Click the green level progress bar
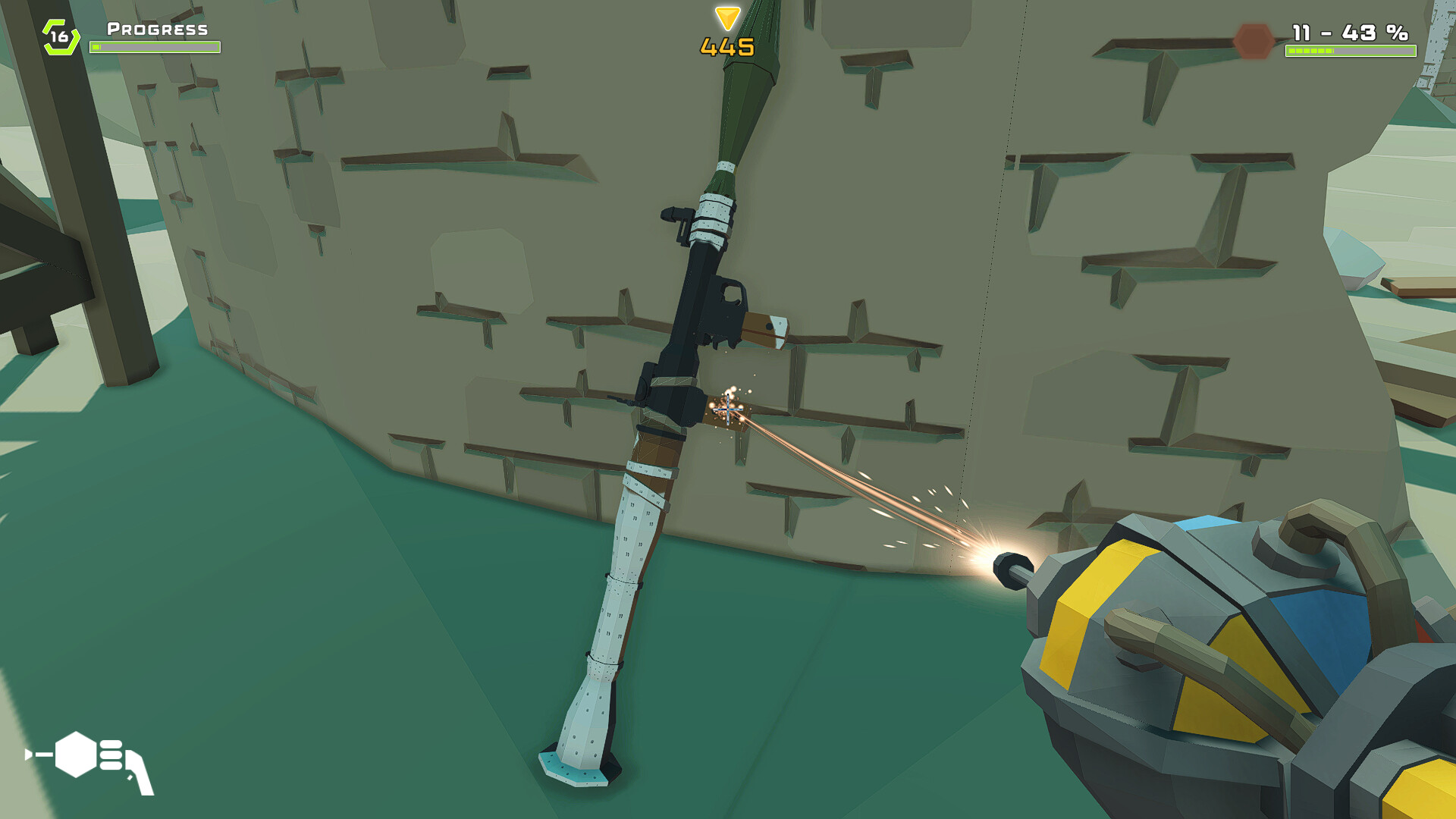 155,46
